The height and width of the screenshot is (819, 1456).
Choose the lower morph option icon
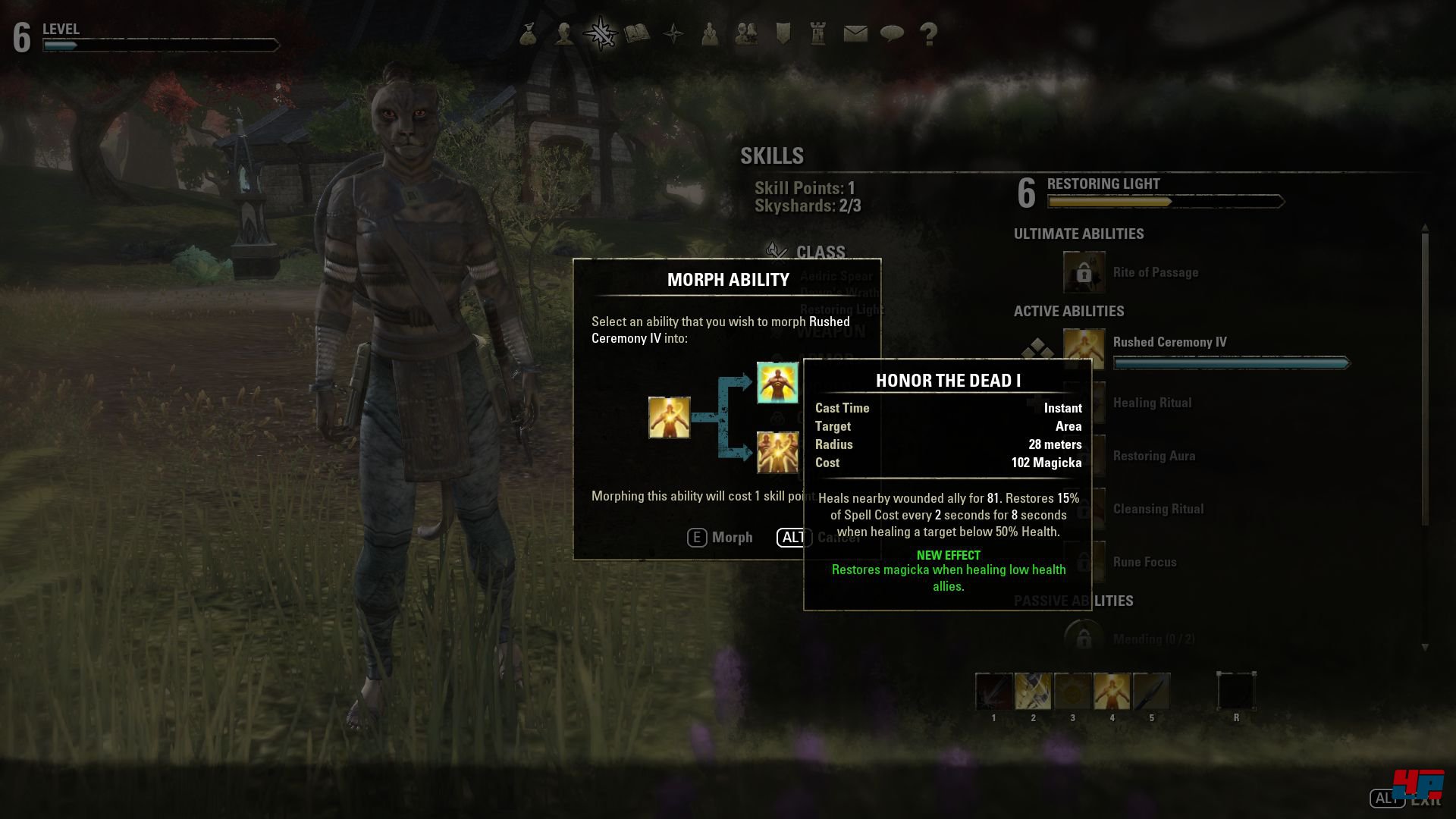tap(777, 452)
